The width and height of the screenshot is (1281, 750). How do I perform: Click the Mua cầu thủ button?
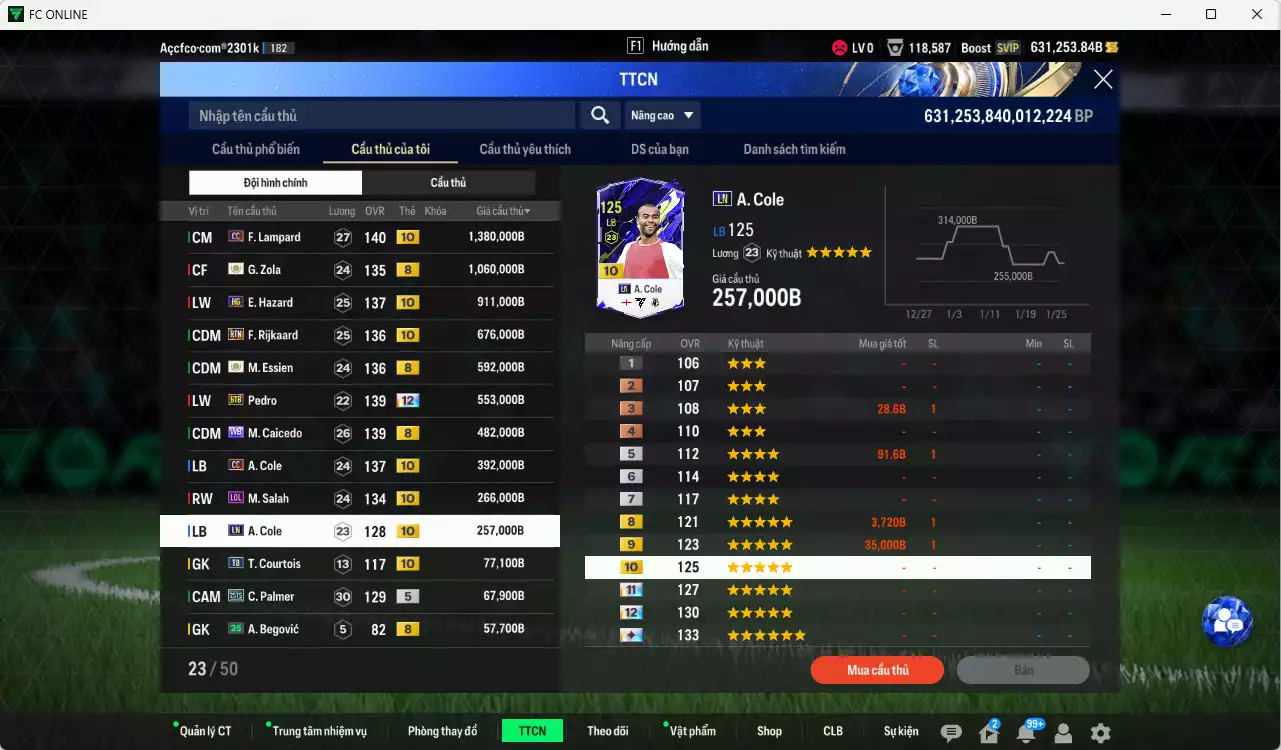point(877,670)
